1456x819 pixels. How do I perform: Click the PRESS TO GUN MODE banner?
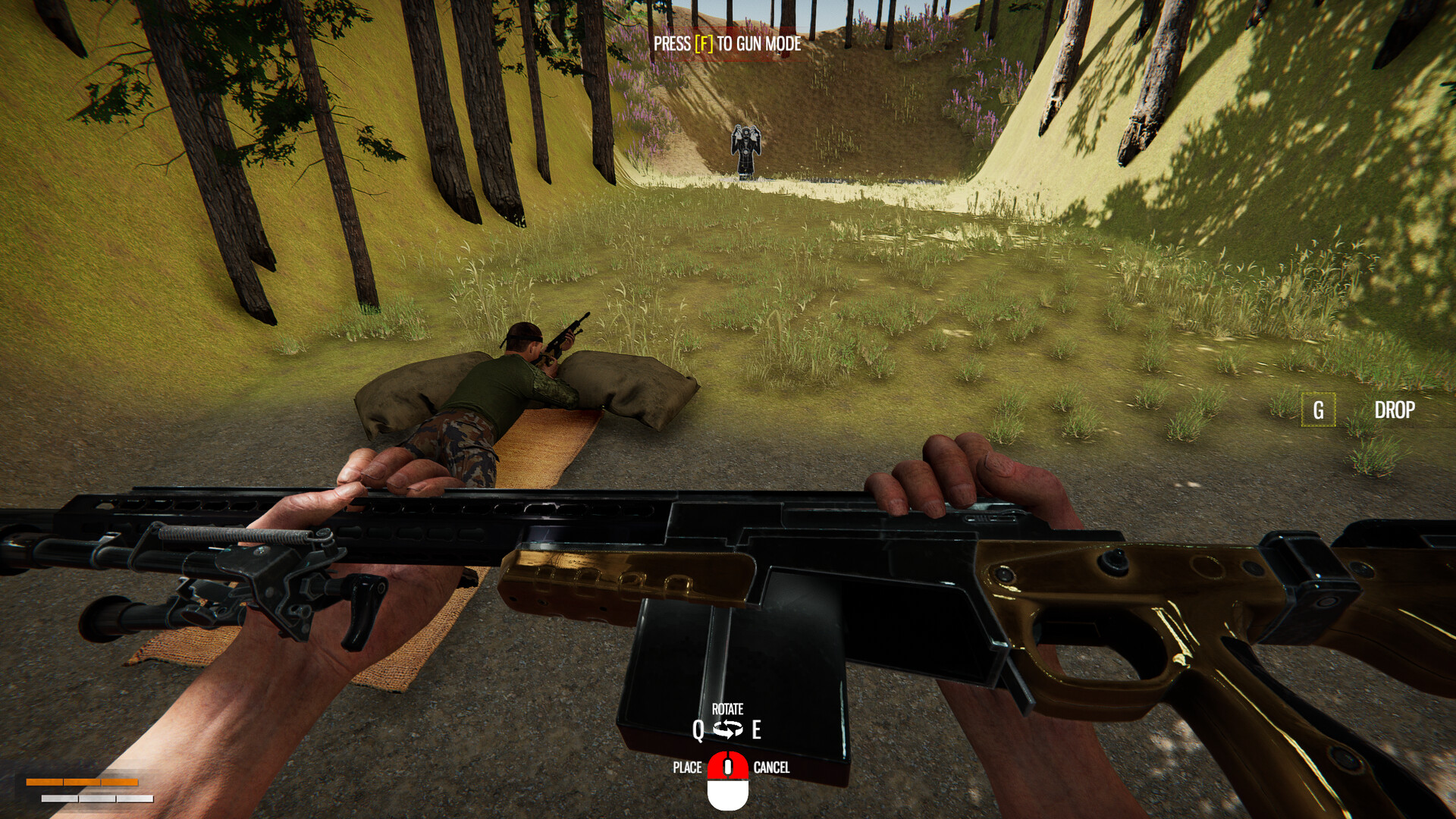726,44
